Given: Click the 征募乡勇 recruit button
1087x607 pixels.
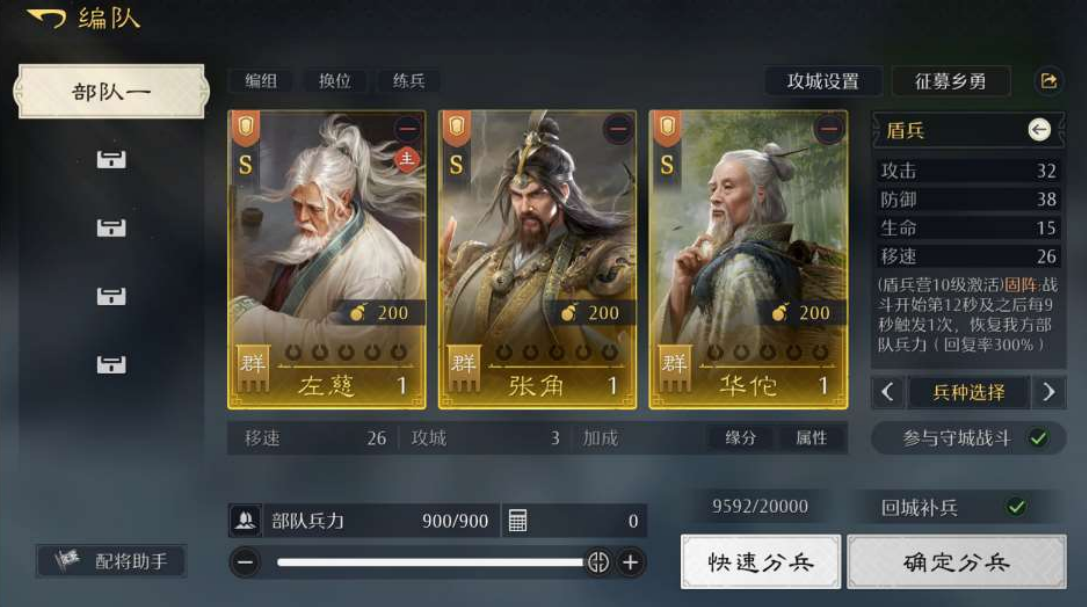Looking at the screenshot, I should [x=950, y=81].
